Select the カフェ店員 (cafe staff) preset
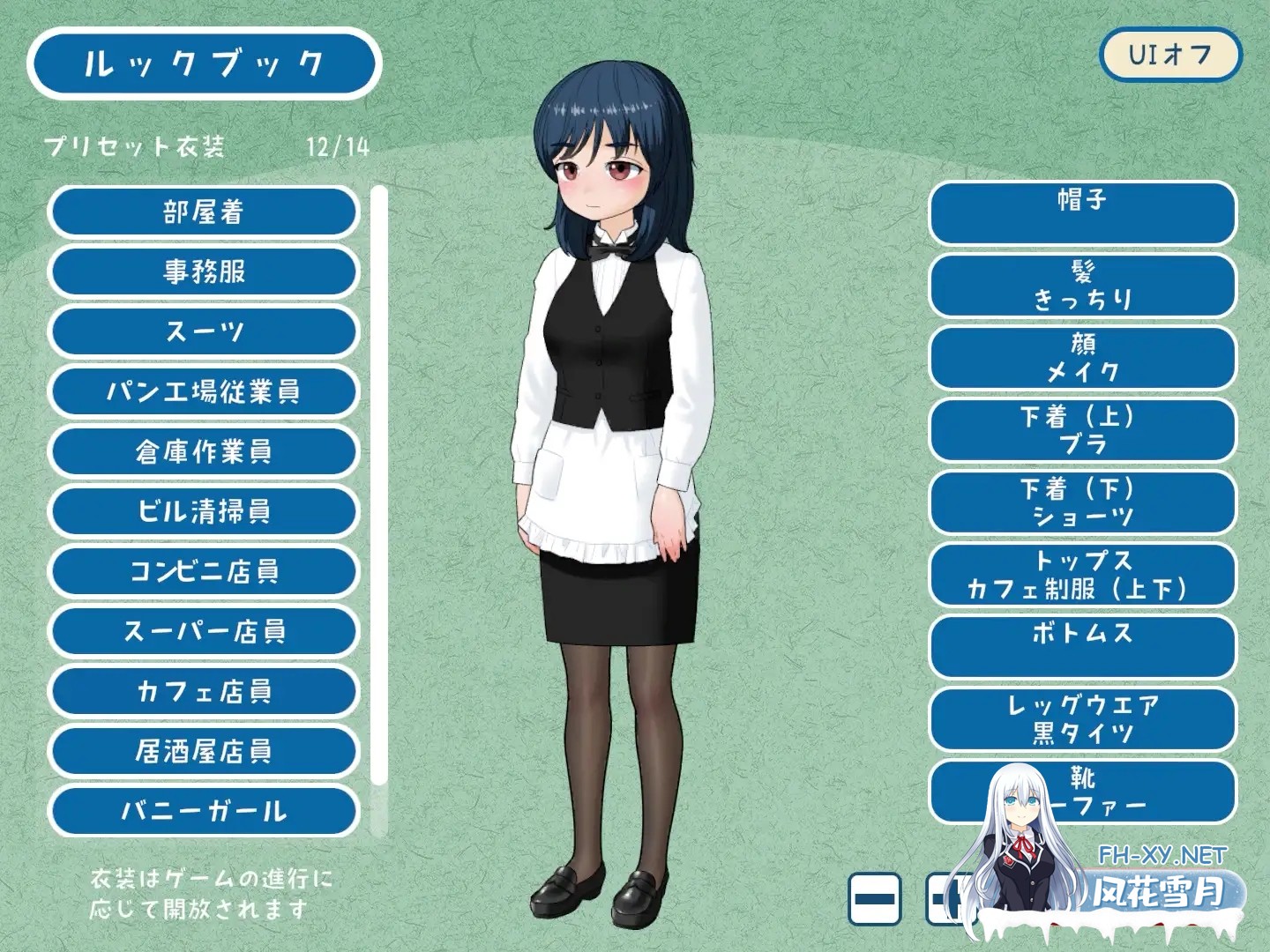The width and height of the screenshot is (1270, 952). click(204, 691)
